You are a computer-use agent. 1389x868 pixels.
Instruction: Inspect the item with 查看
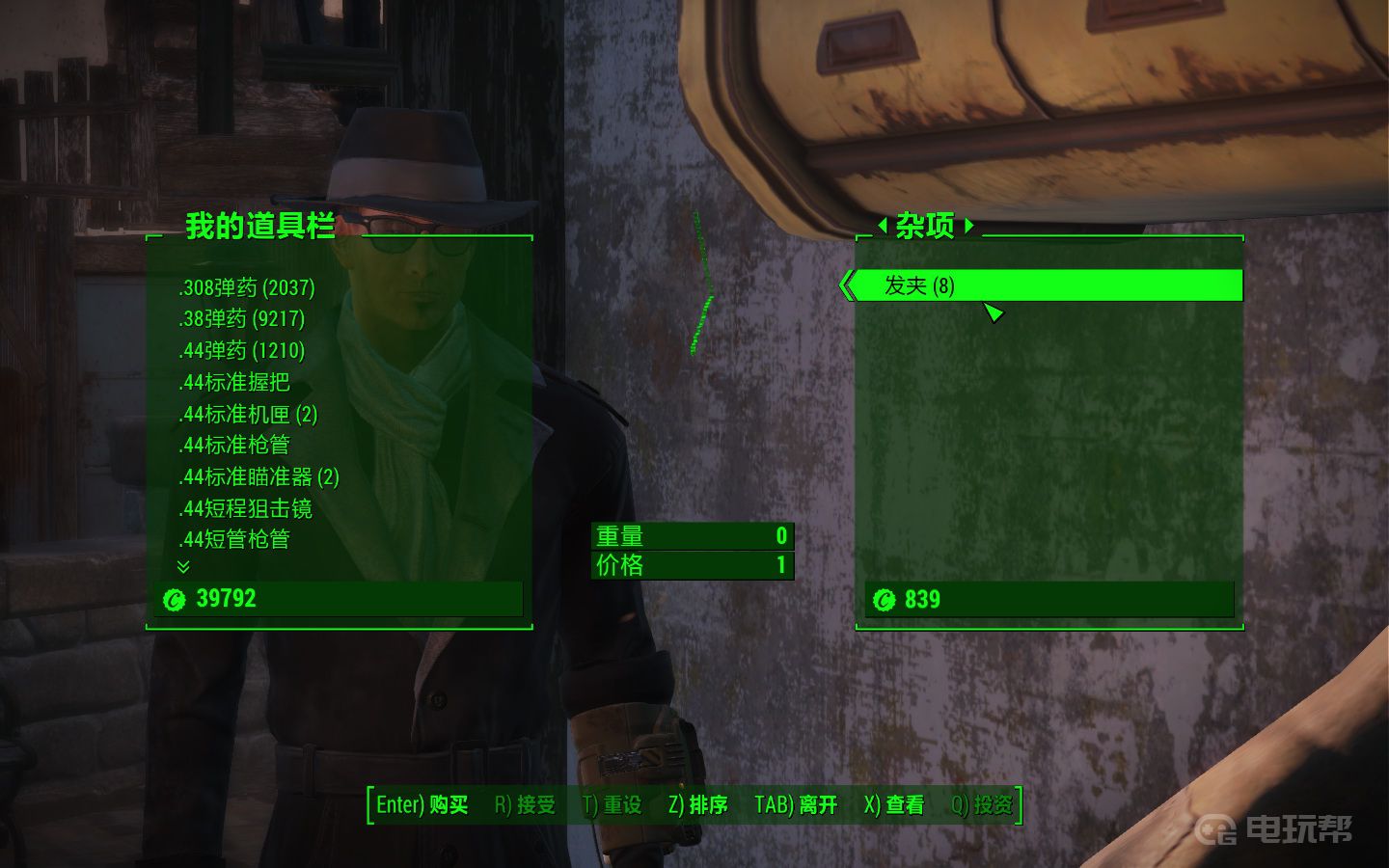point(894,805)
